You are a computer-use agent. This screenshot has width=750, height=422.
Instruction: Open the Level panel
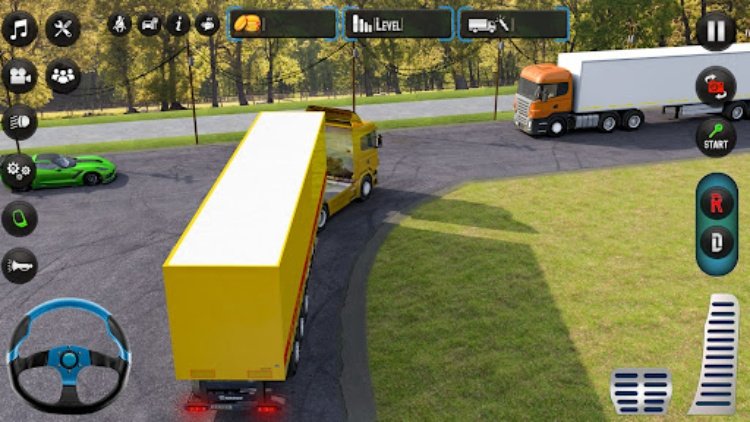[399, 23]
